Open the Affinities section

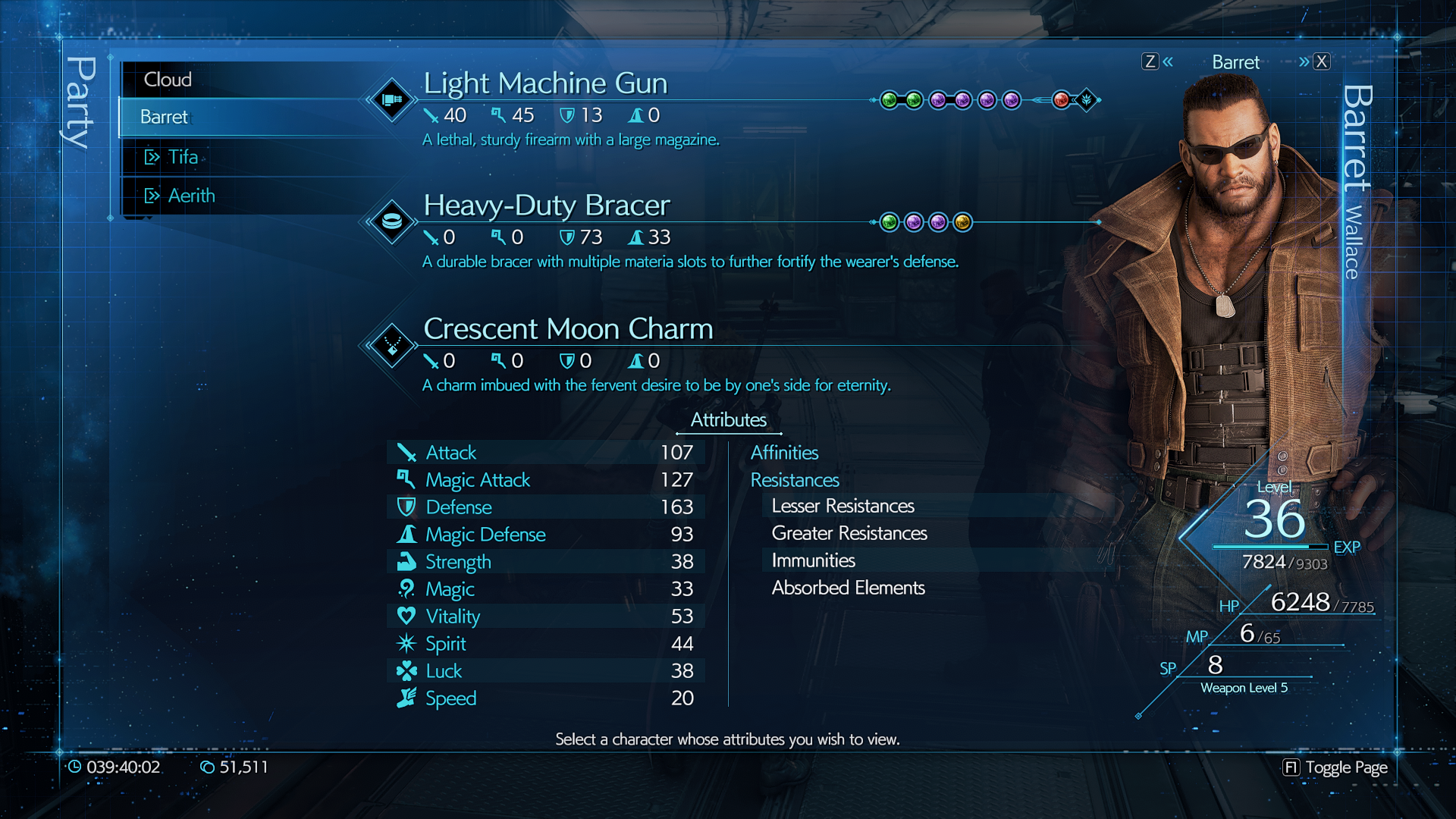pos(784,453)
